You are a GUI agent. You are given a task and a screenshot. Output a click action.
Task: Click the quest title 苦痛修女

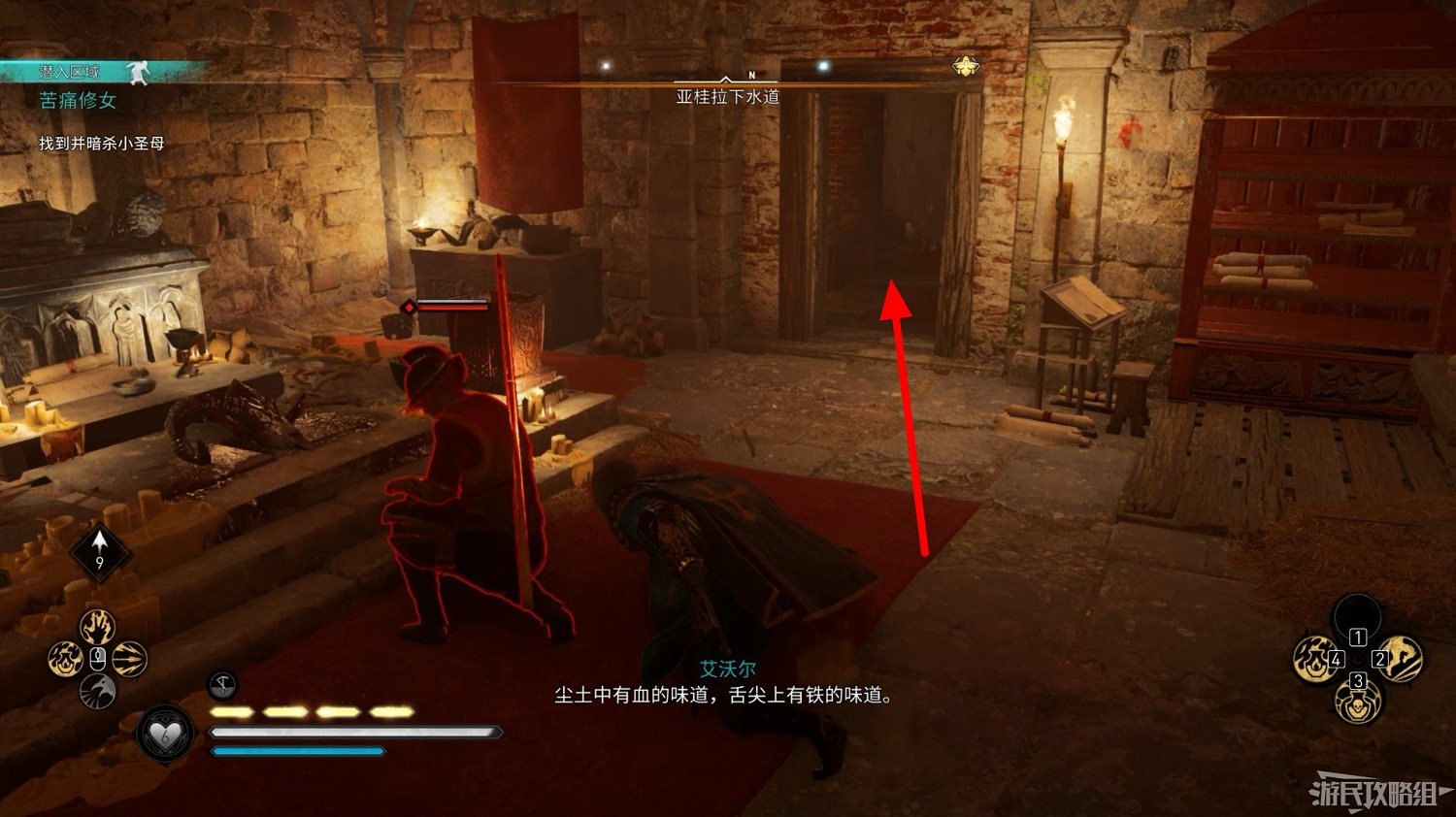pyautogui.click(x=76, y=101)
